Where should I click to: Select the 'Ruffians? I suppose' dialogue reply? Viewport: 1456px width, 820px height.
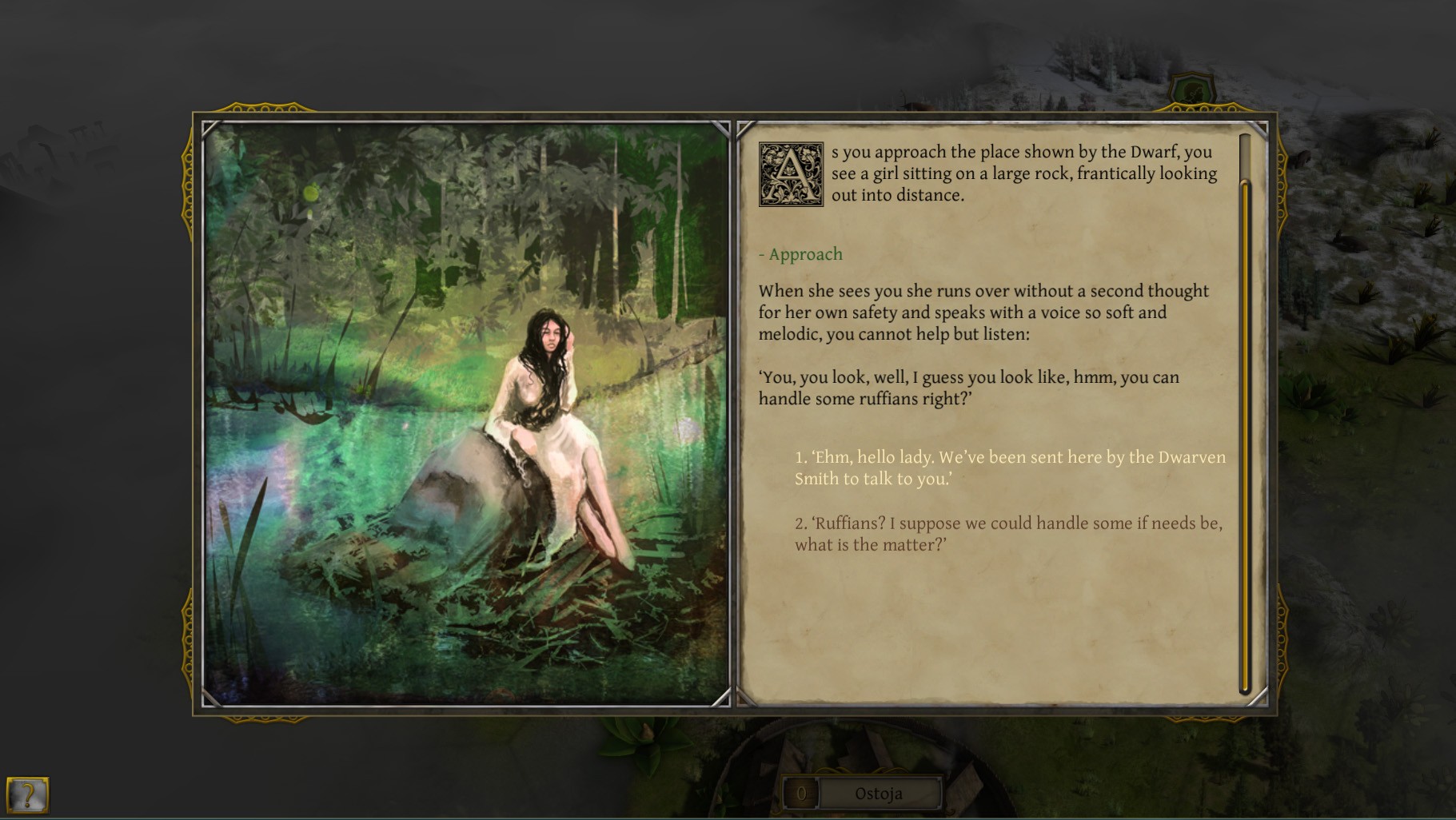(1007, 534)
